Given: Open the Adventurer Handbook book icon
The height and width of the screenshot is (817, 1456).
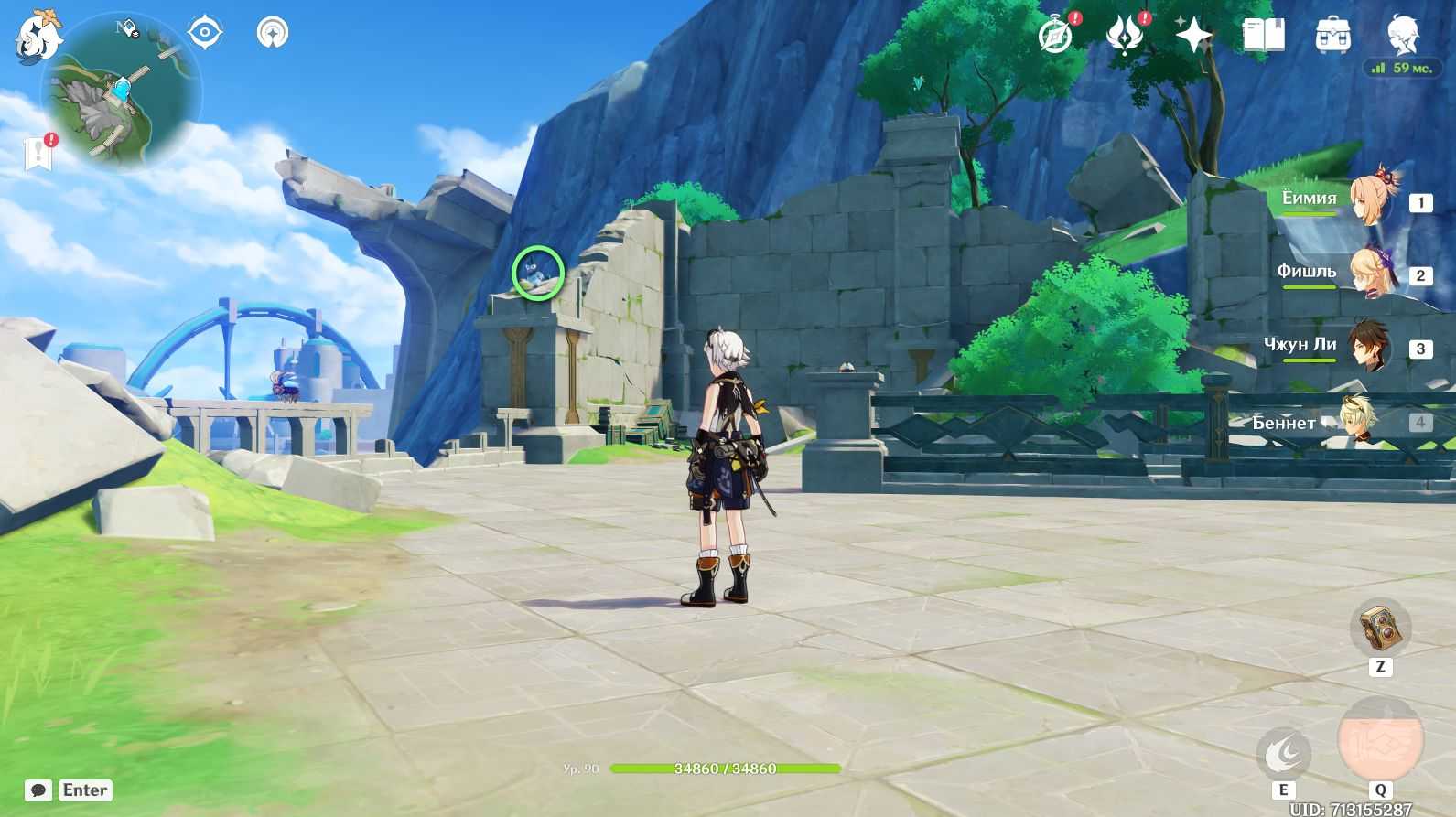Looking at the screenshot, I should click(x=1263, y=36).
